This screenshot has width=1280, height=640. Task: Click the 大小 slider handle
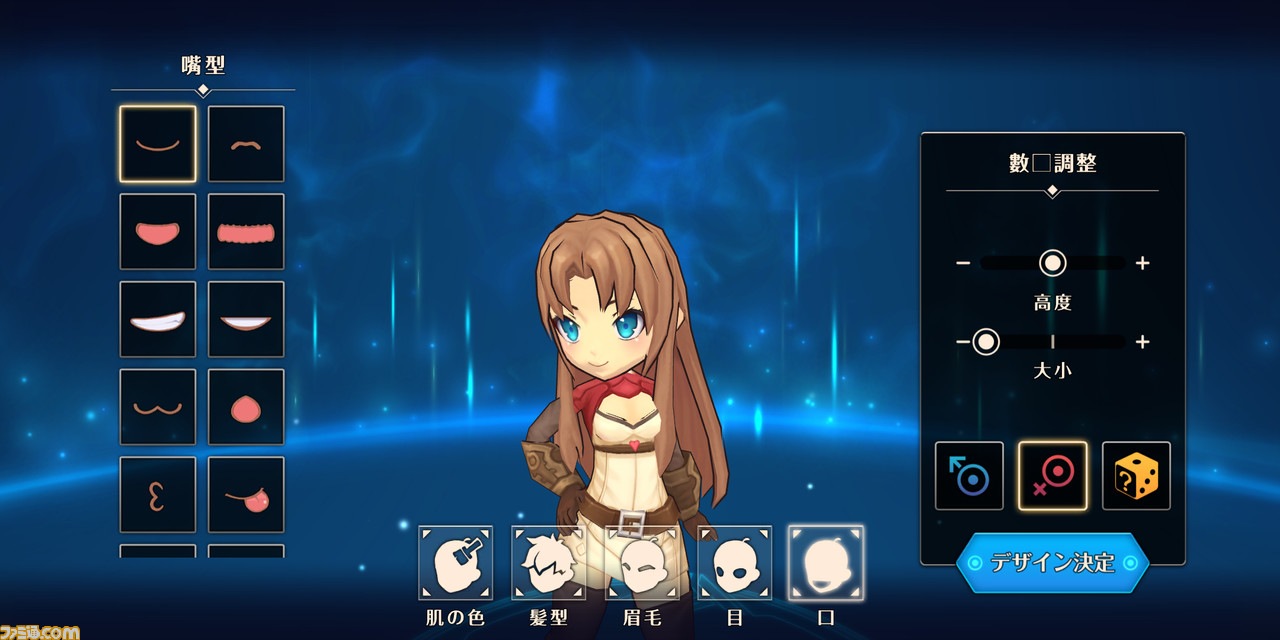click(986, 342)
